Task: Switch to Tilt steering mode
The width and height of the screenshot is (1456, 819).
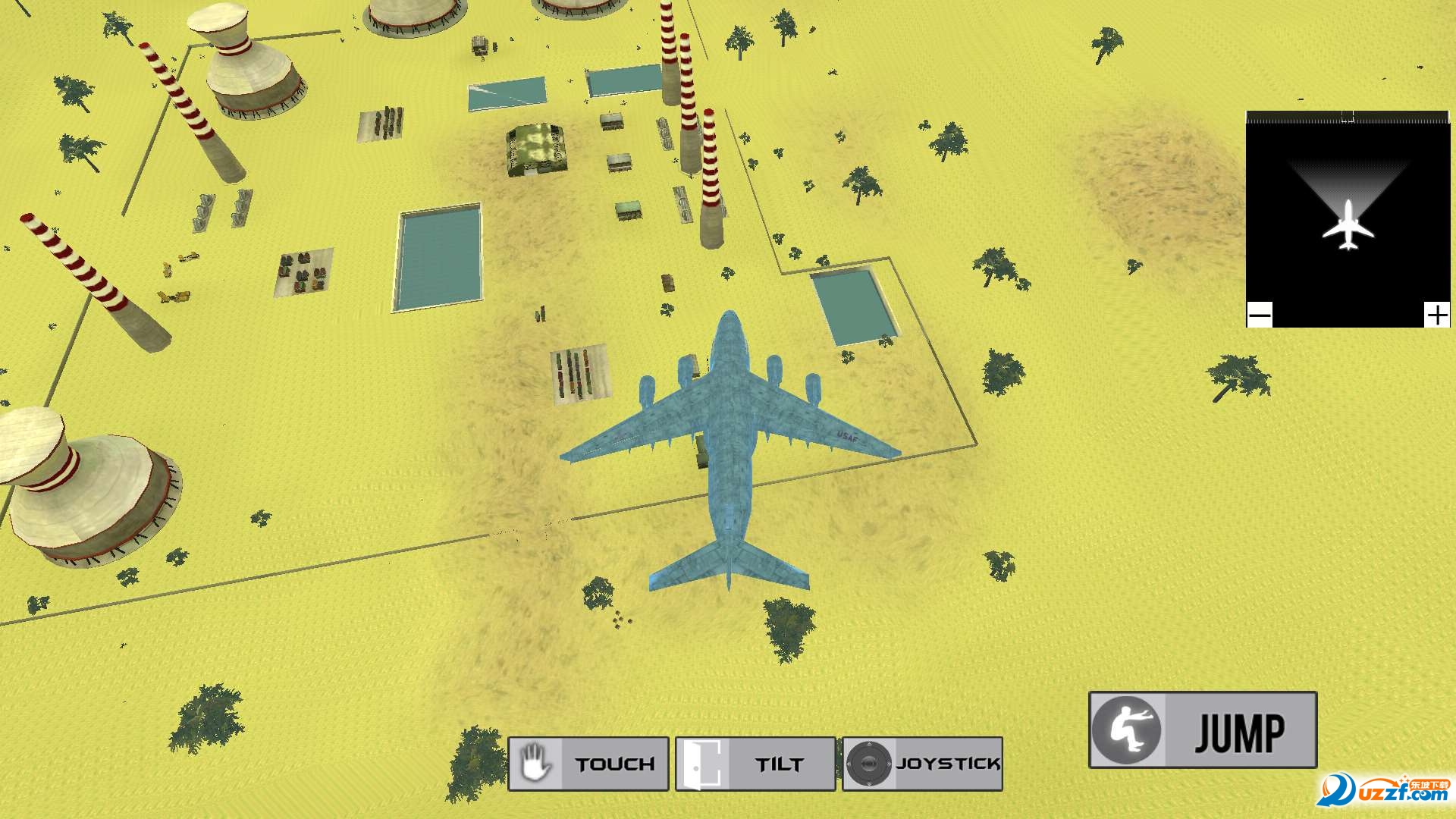Action: 755,763
